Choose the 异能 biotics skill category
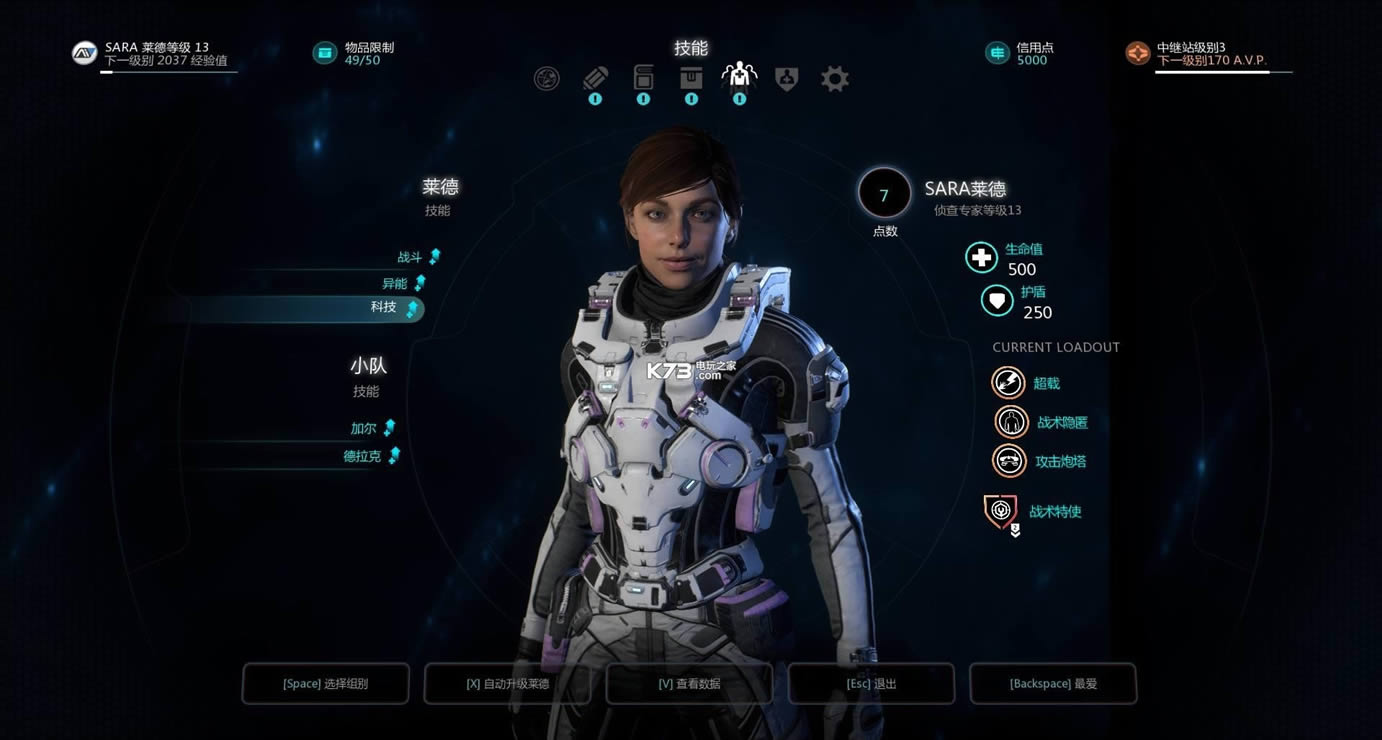The image size is (1382, 740). pyautogui.click(x=396, y=283)
